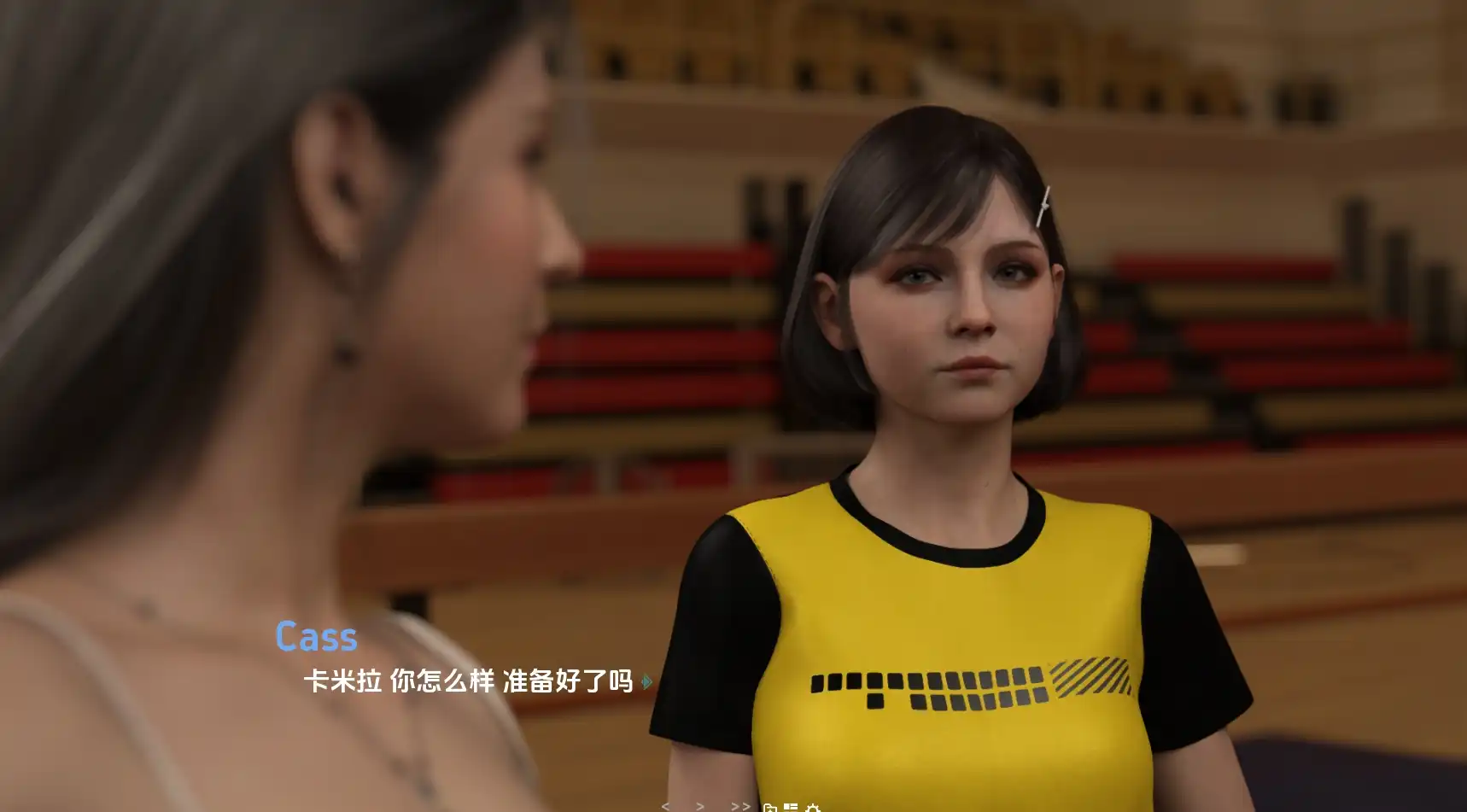Open settings via the gear icon
This screenshot has width=1467, height=812.
(813, 807)
